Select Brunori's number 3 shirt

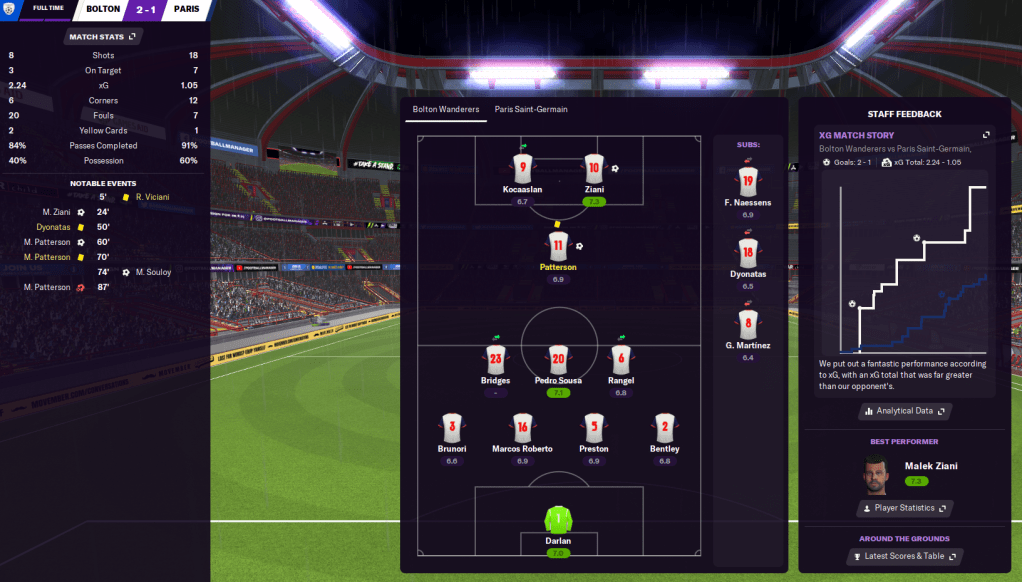(x=452, y=427)
